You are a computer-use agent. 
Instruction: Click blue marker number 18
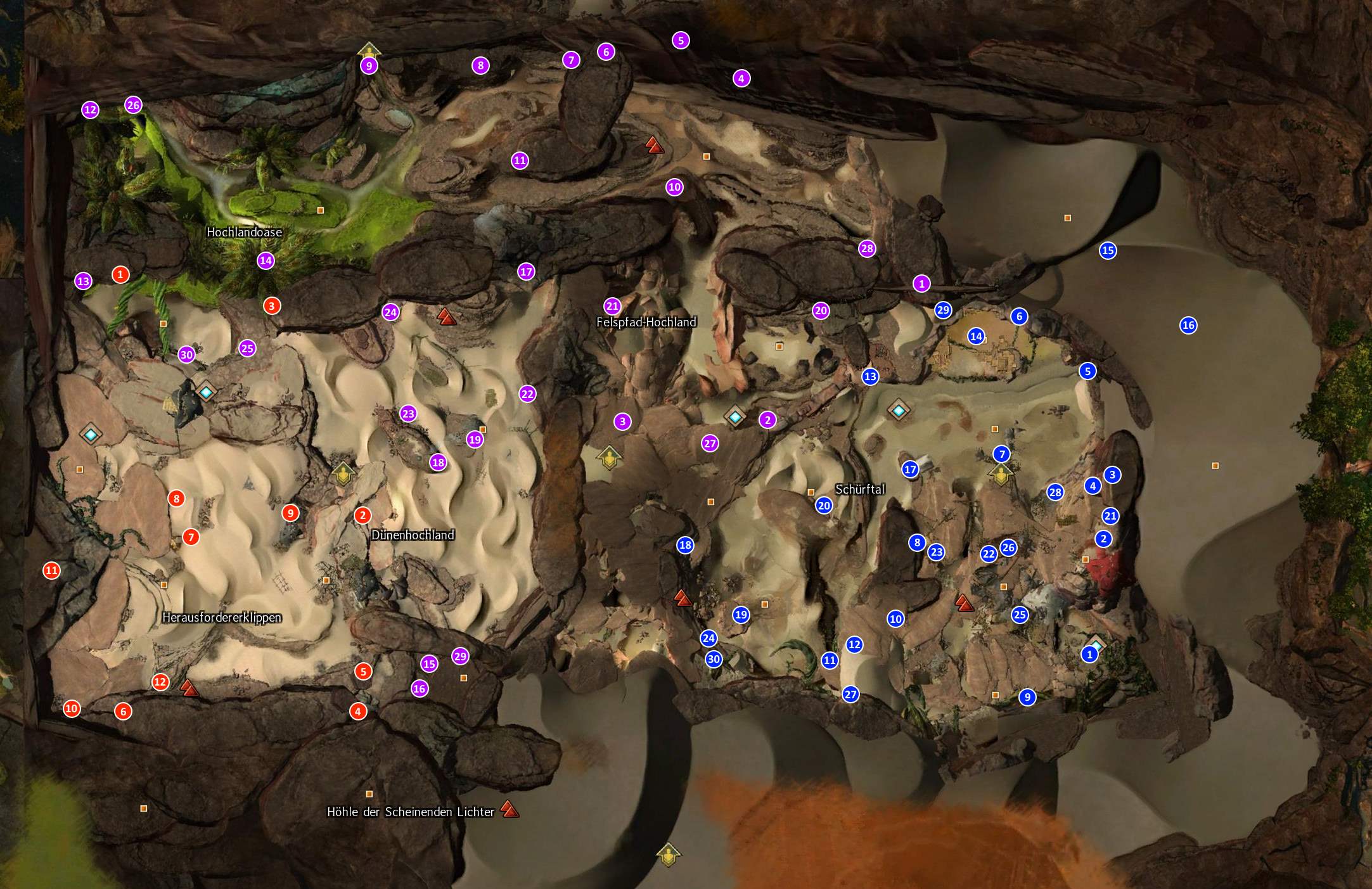(685, 545)
